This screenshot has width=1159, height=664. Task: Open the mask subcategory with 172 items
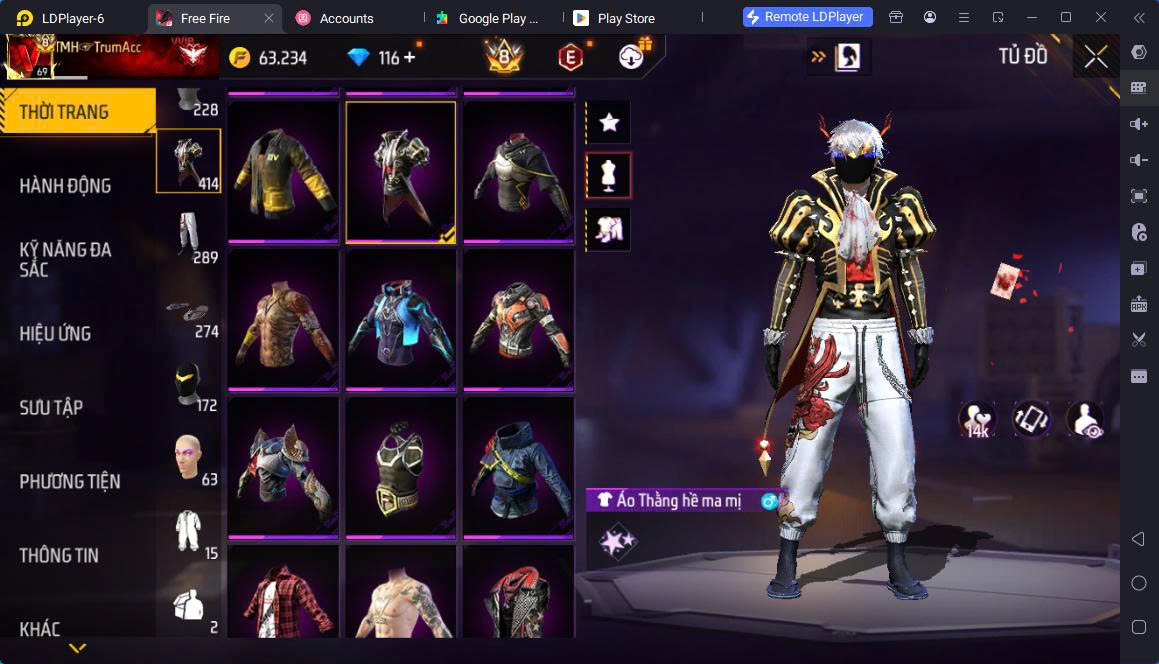click(189, 385)
